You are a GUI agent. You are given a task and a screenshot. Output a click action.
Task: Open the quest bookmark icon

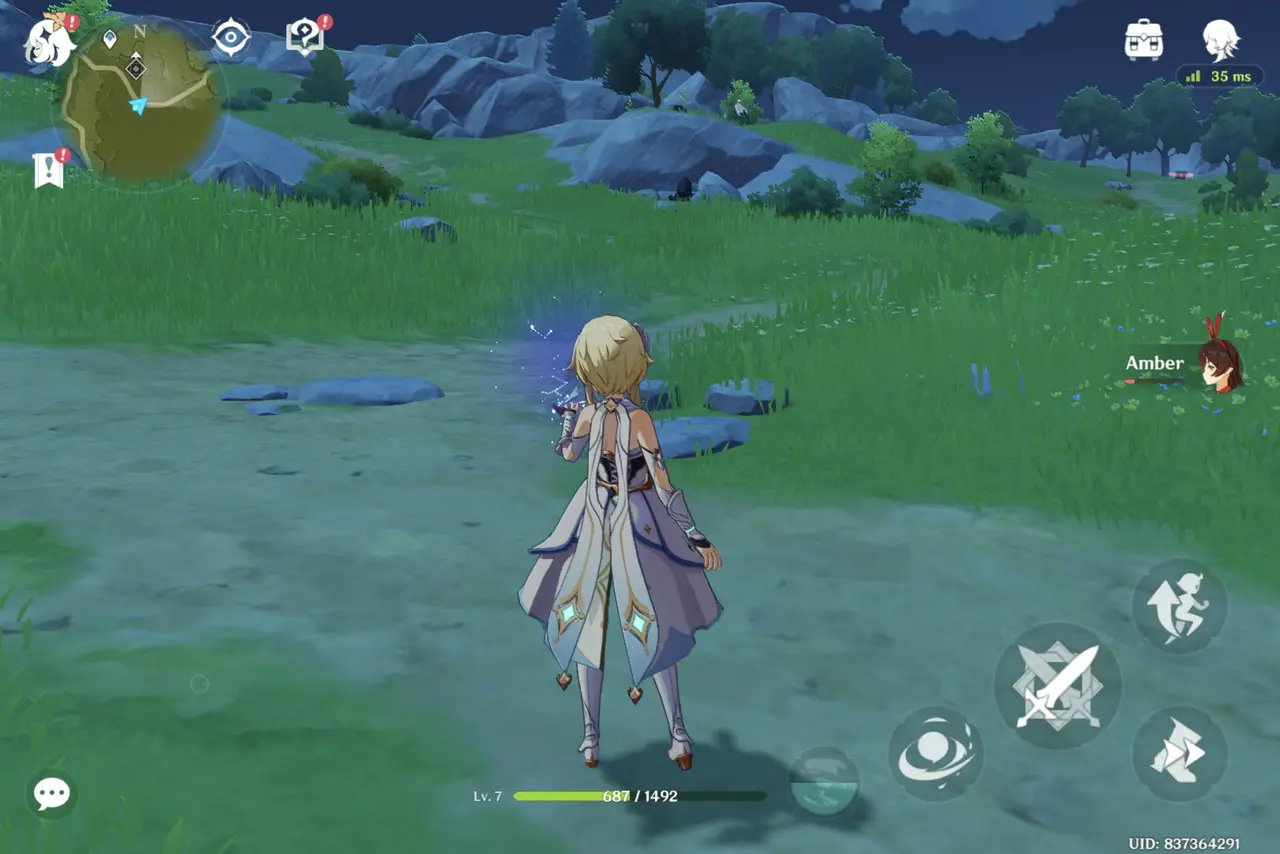click(x=48, y=170)
